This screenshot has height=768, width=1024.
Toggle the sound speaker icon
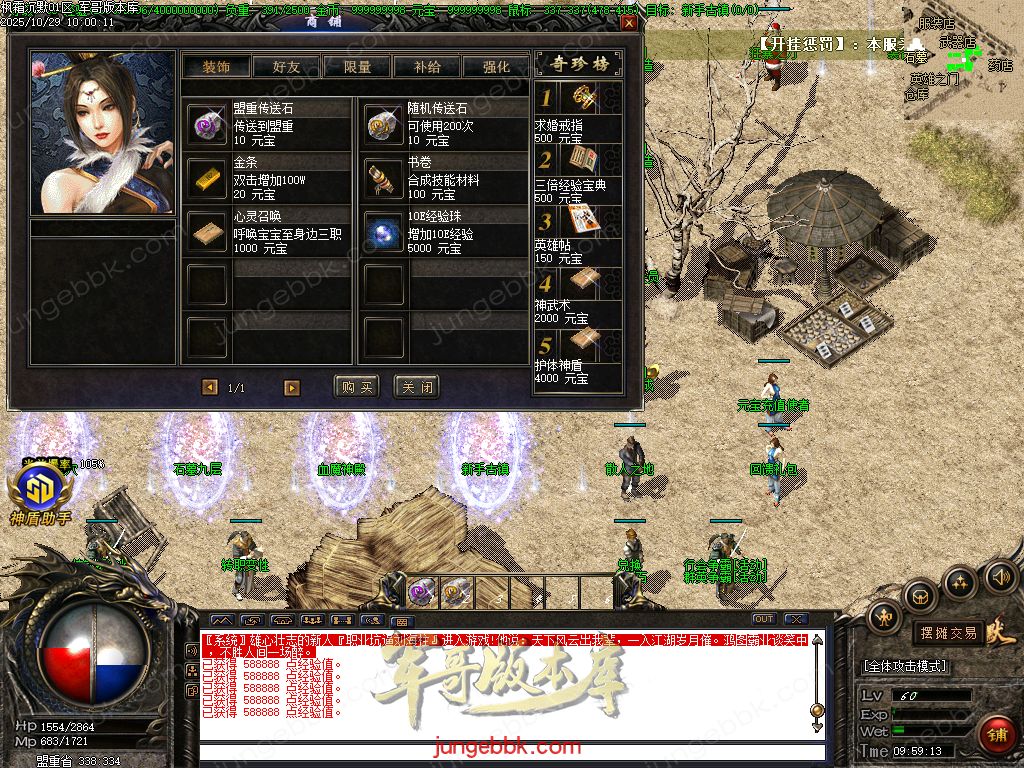coord(1001,577)
